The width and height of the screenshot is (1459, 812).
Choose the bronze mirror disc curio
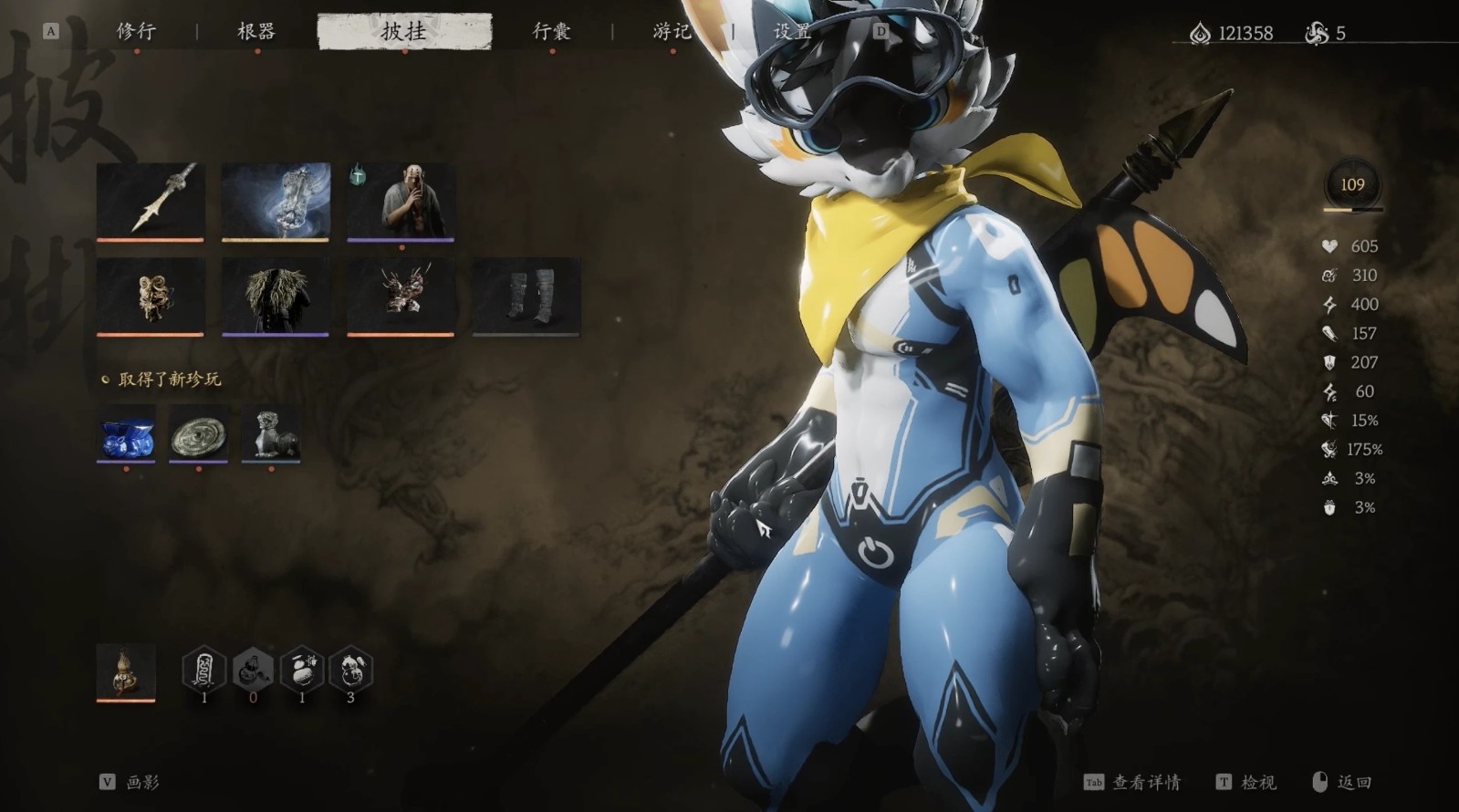[x=198, y=433]
